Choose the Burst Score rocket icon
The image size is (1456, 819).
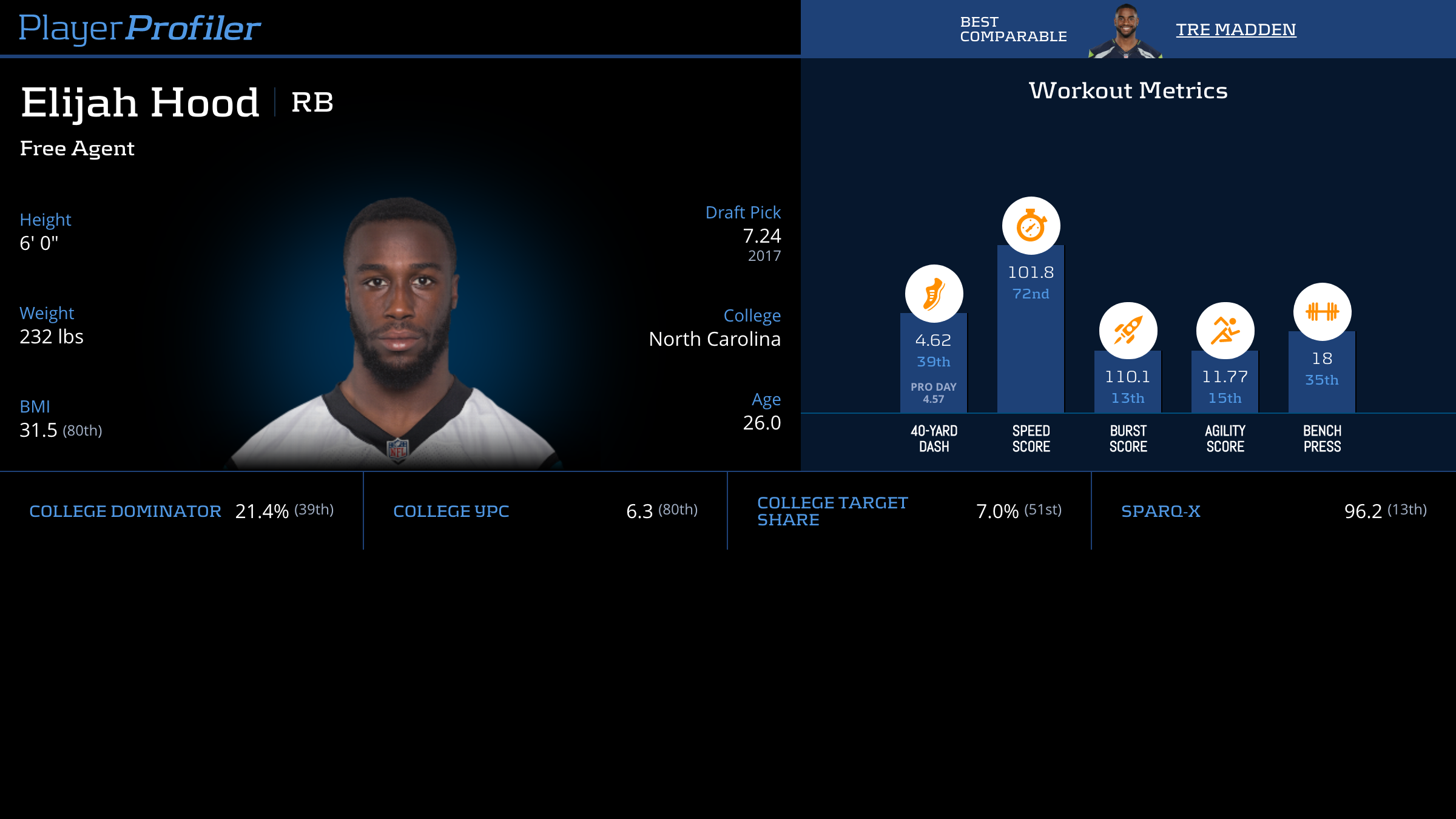[x=1128, y=331]
